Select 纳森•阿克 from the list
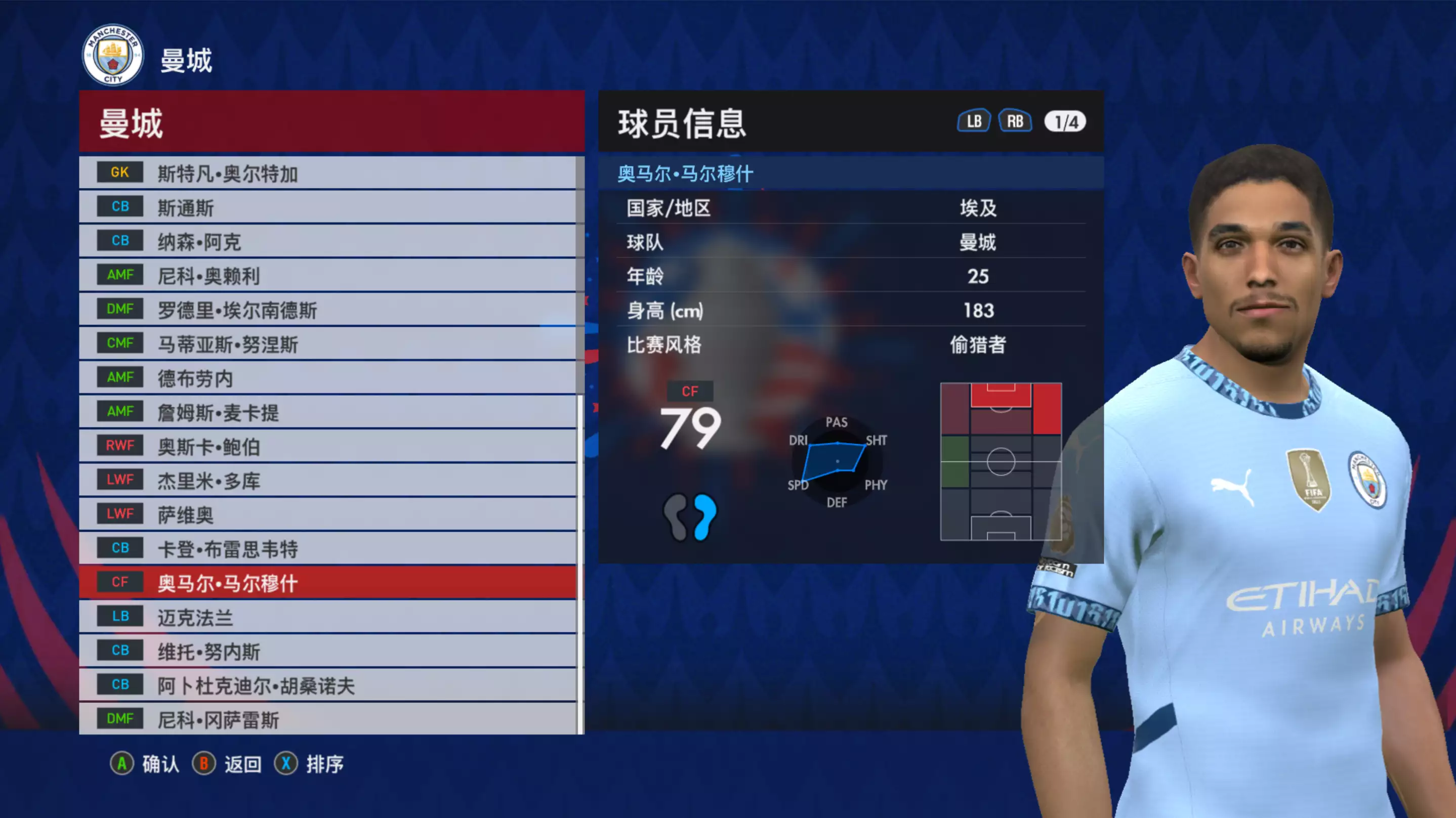The image size is (1456, 818). click(328, 241)
